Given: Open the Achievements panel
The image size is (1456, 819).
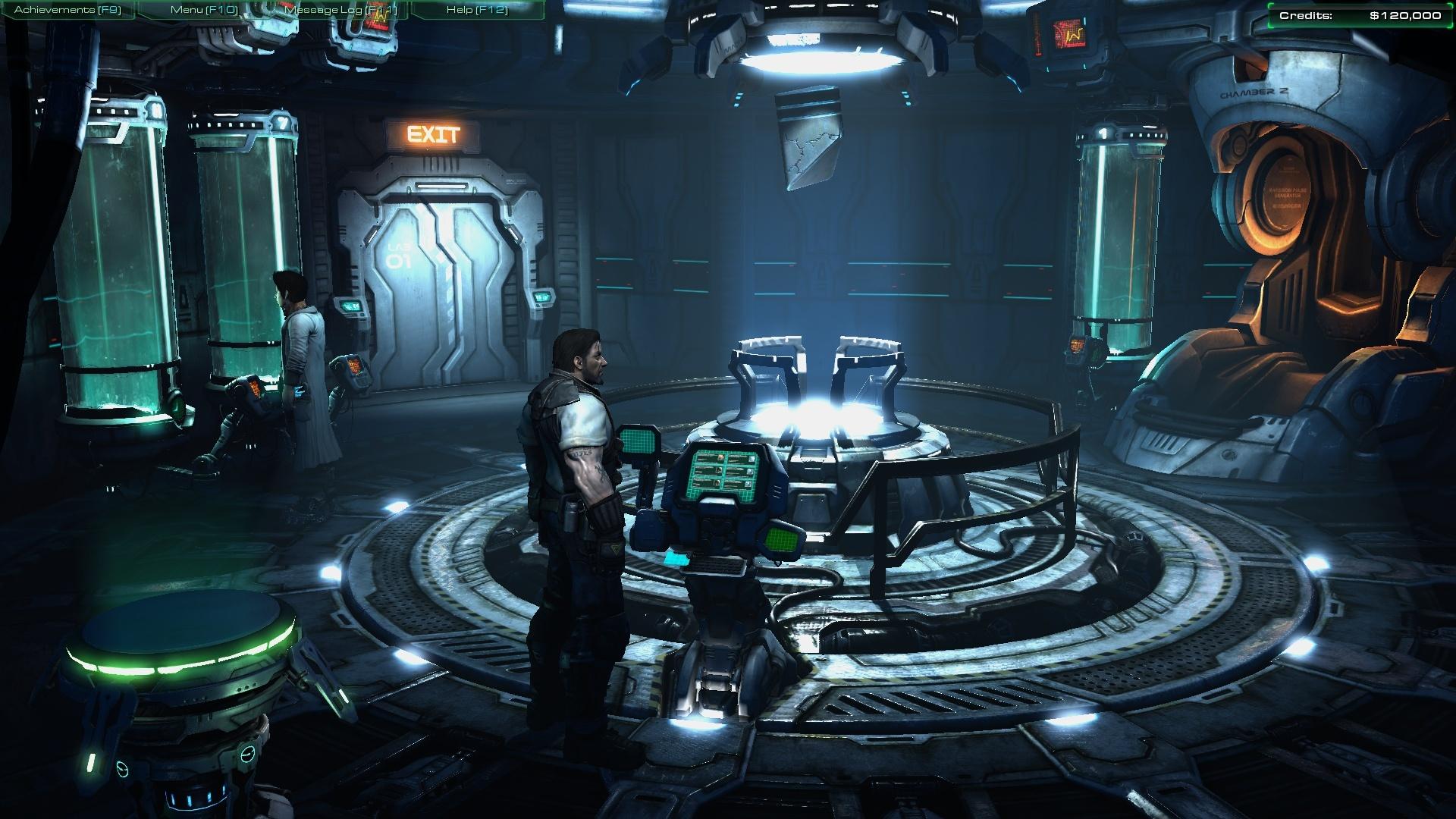Looking at the screenshot, I should 67,10.
